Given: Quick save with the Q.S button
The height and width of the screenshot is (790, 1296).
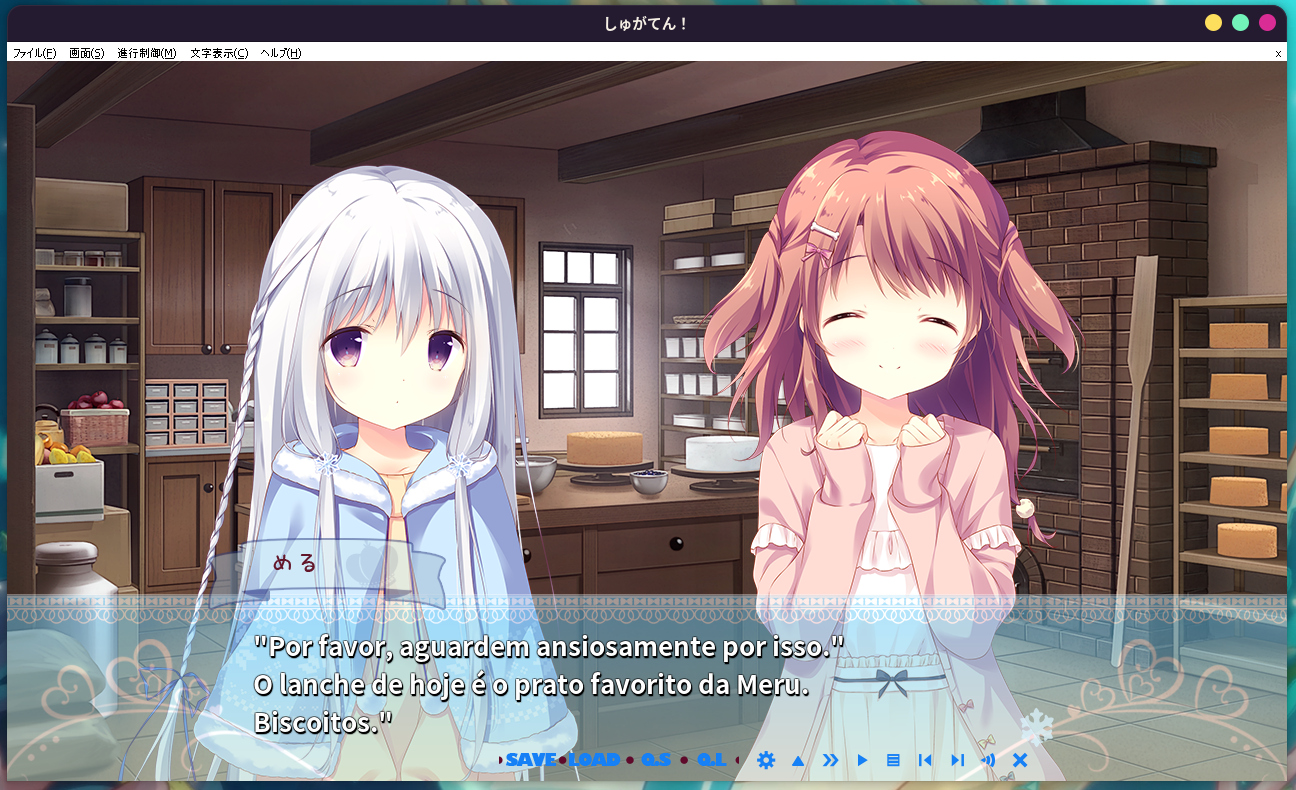Looking at the screenshot, I should pyautogui.click(x=656, y=760).
